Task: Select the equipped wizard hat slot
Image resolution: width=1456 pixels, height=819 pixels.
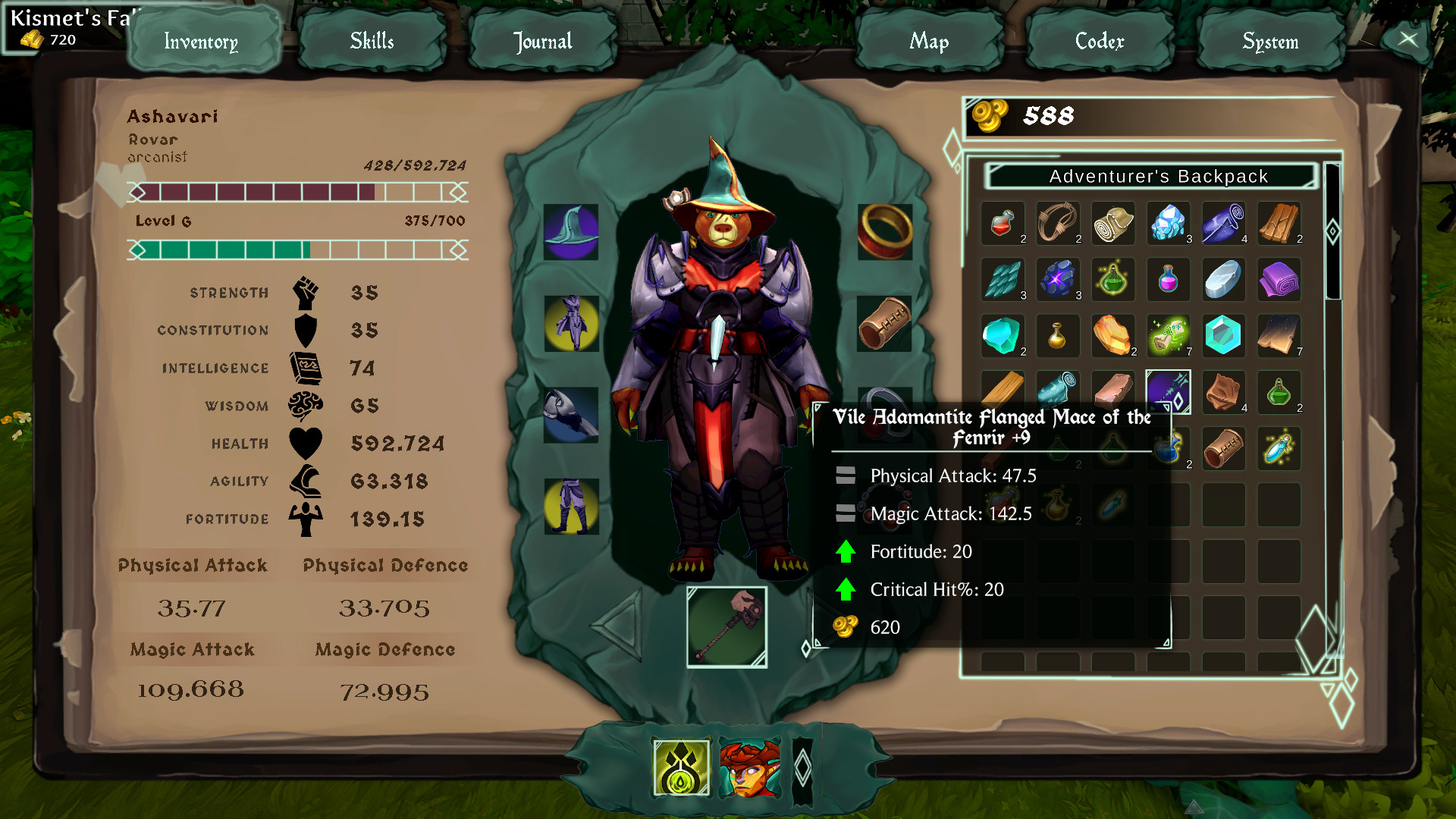Action: coord(571,232)
